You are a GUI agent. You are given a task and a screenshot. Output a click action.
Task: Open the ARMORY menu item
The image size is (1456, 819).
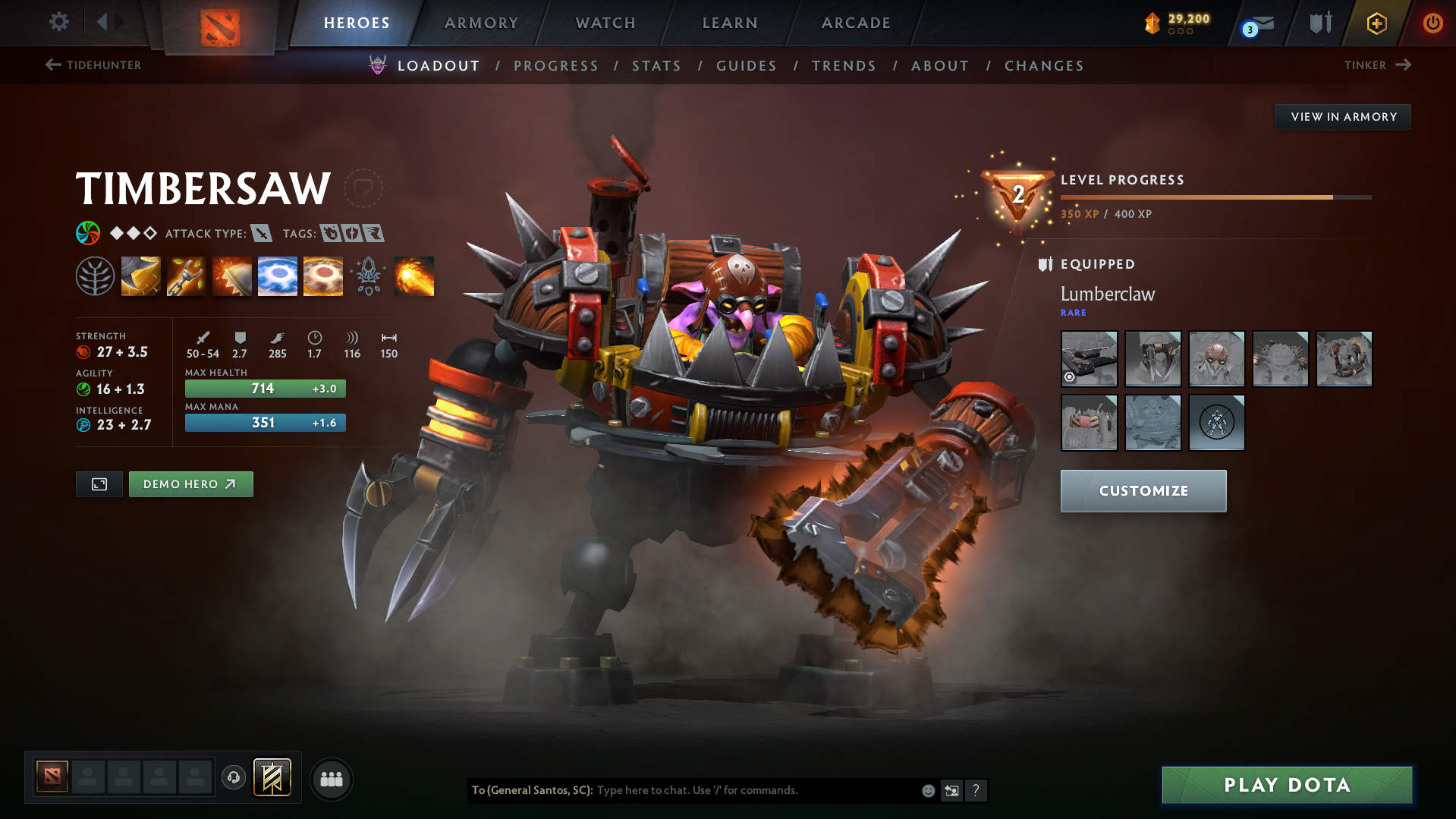481,23
